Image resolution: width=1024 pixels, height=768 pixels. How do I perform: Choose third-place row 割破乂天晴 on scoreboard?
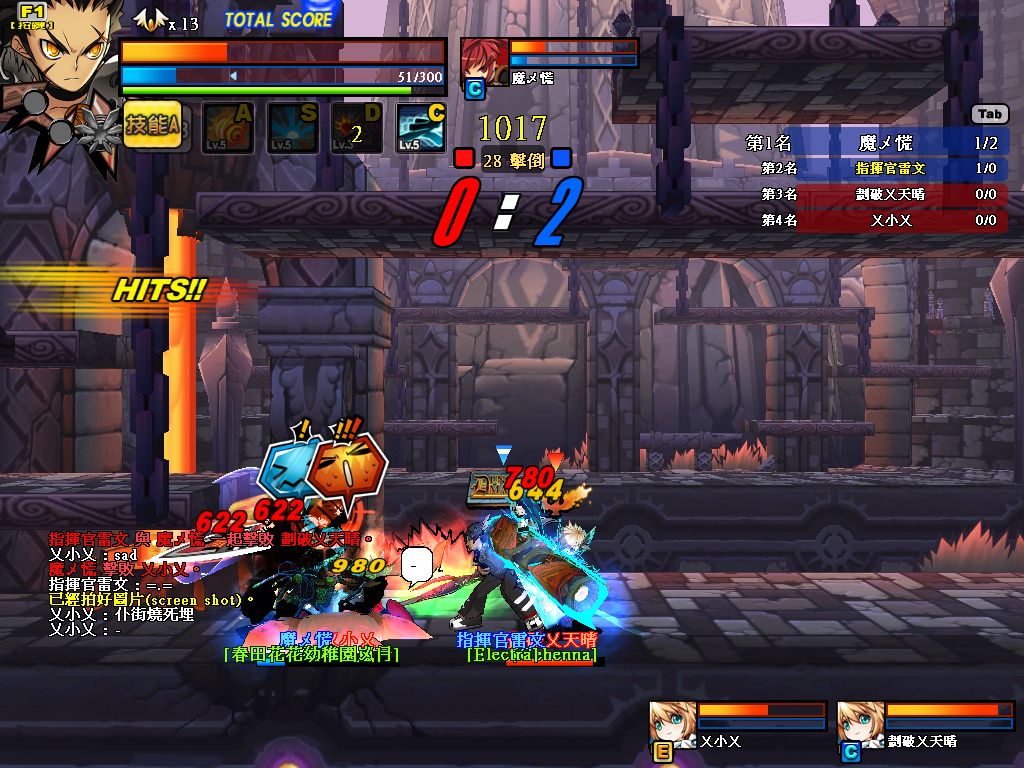(875, 194)
